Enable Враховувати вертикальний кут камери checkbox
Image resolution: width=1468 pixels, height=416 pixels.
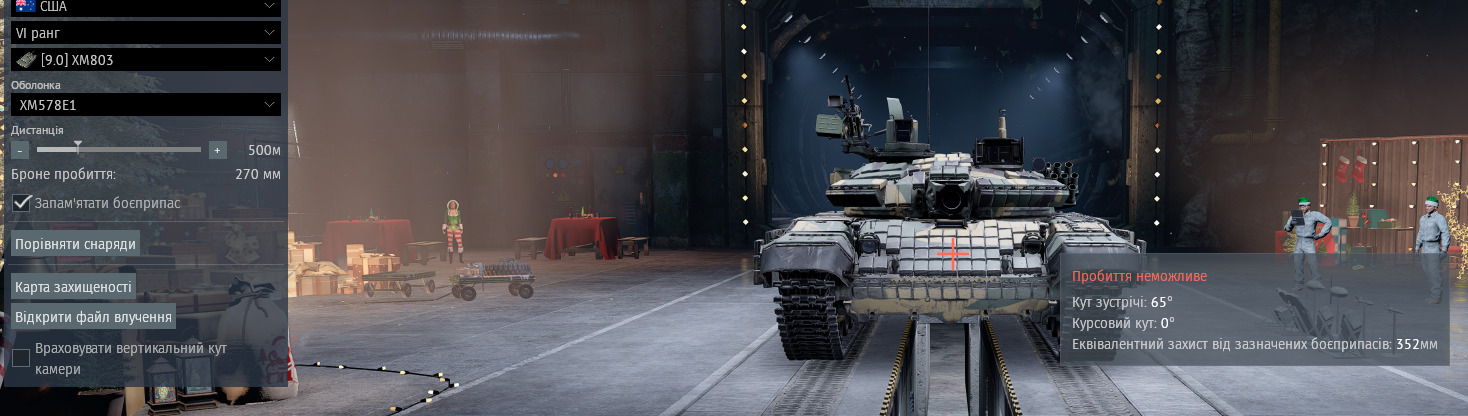[21, 358]
